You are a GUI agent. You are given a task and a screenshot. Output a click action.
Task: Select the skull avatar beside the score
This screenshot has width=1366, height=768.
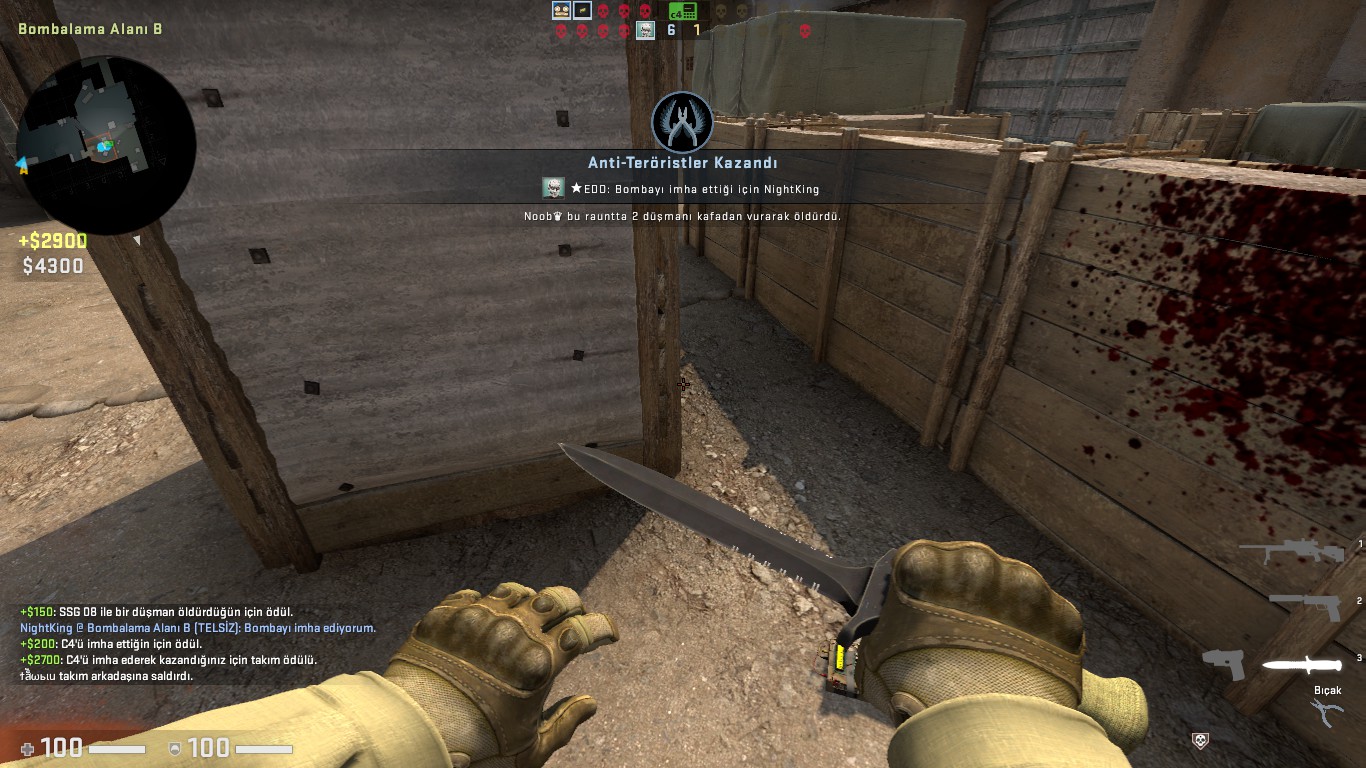[646, 30]
